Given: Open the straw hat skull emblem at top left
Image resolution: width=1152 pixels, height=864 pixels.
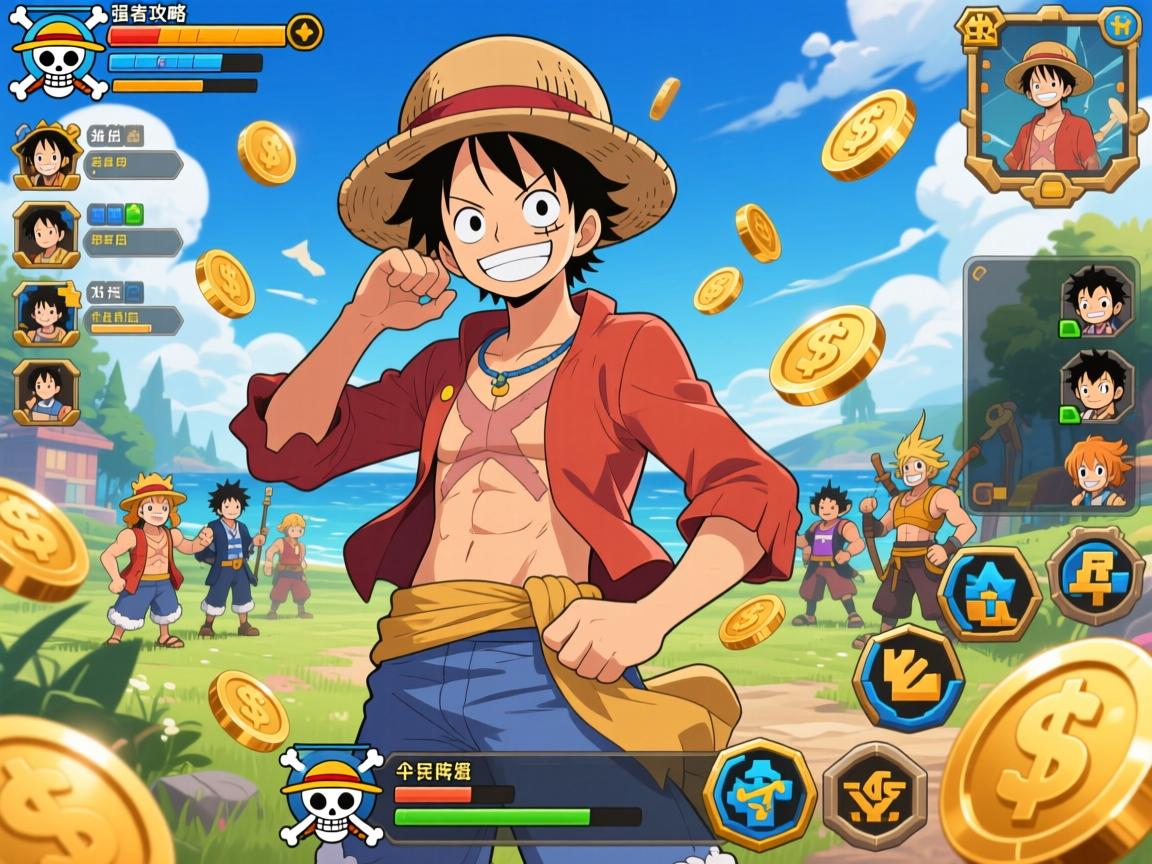Looking at the screenshot, I should pyautogui.click(x=58, y=52).
